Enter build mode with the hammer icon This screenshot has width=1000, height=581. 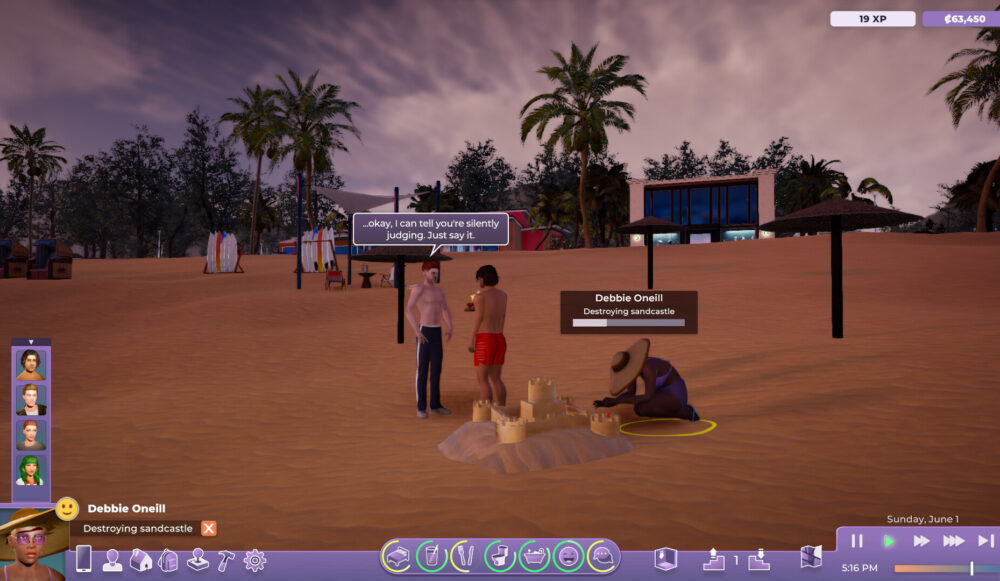pyautogui.click(x=226, y=560)
